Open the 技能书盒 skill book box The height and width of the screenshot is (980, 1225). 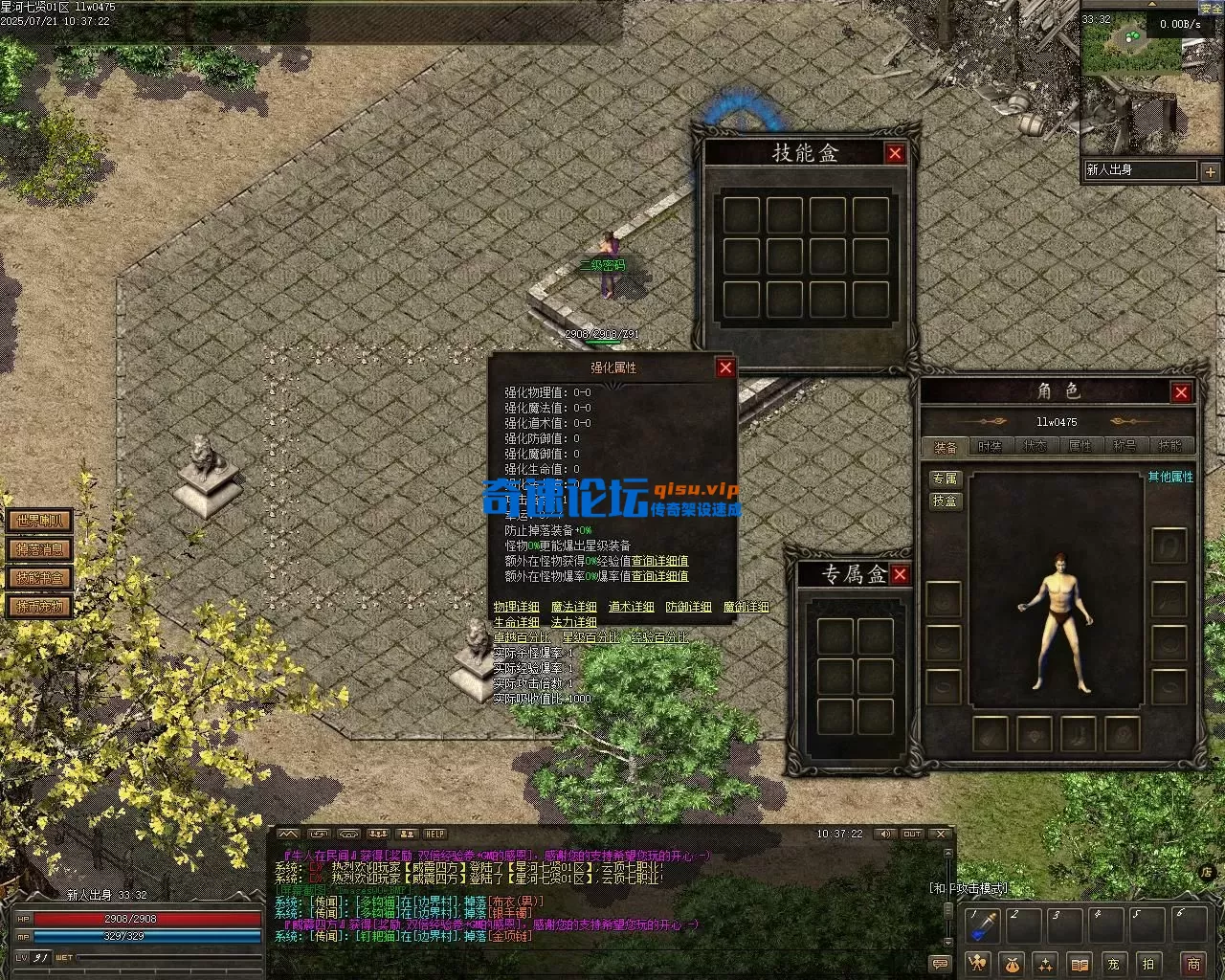pos(39,578)
